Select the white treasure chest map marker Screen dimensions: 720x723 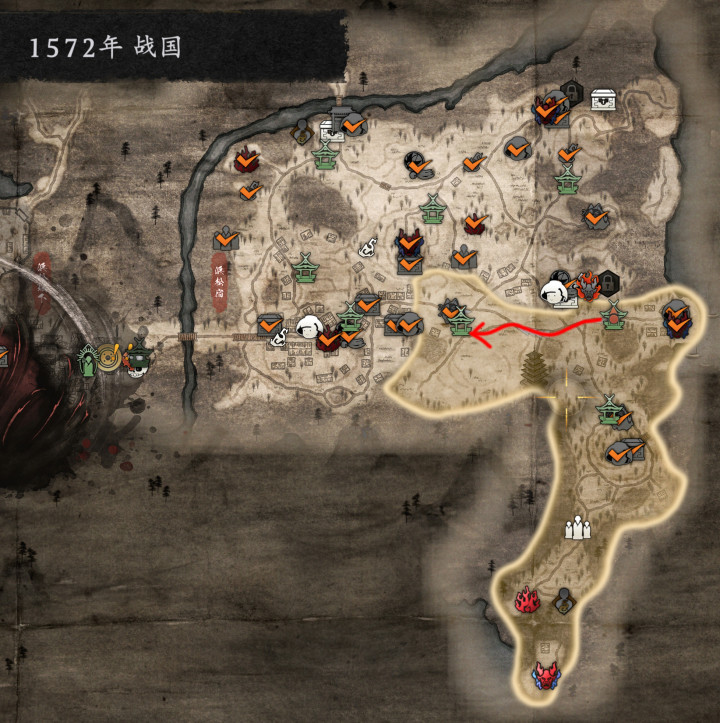(x=603, y=99)
